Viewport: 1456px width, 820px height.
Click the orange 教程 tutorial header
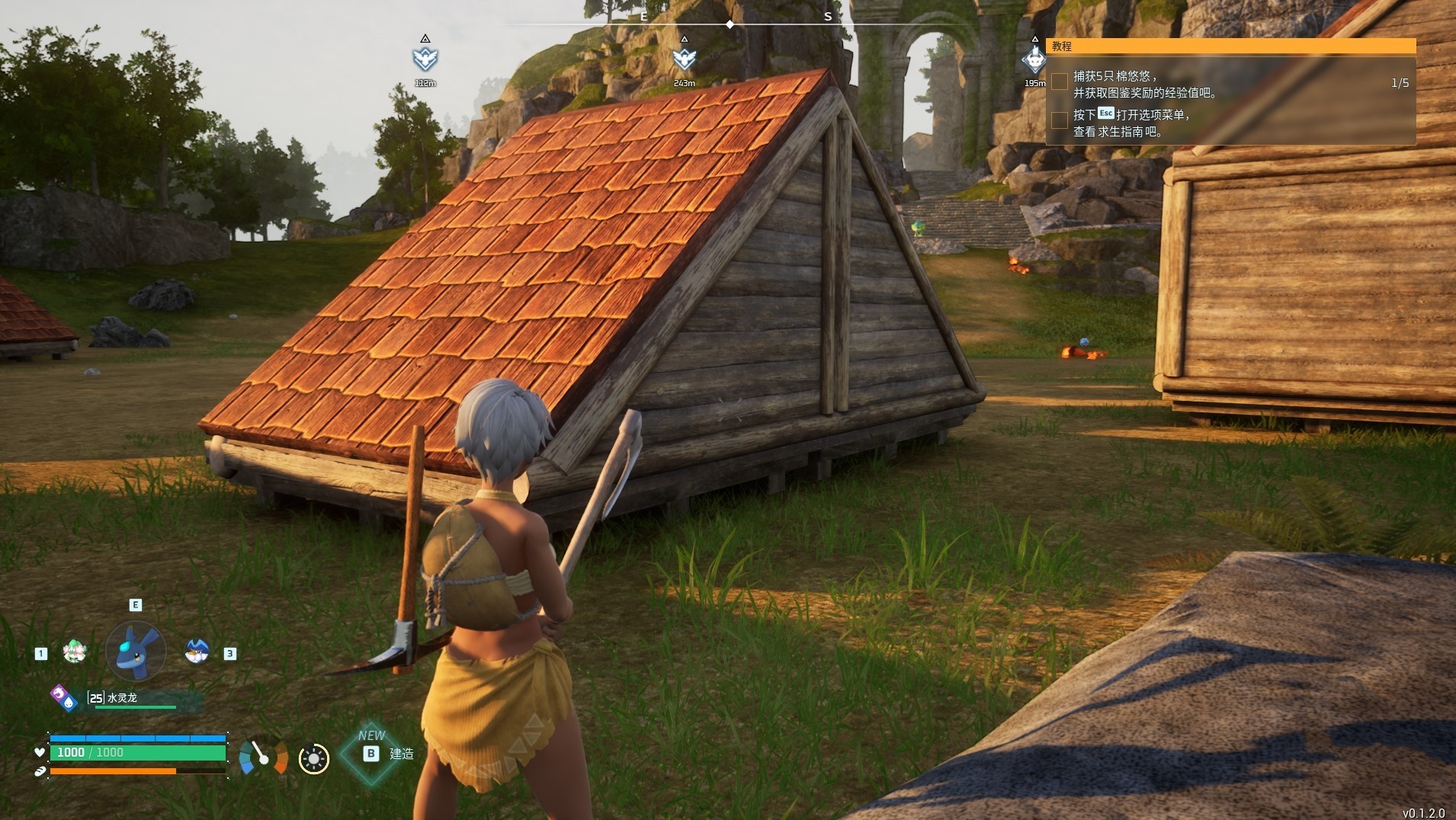[x=1230, y=46]
